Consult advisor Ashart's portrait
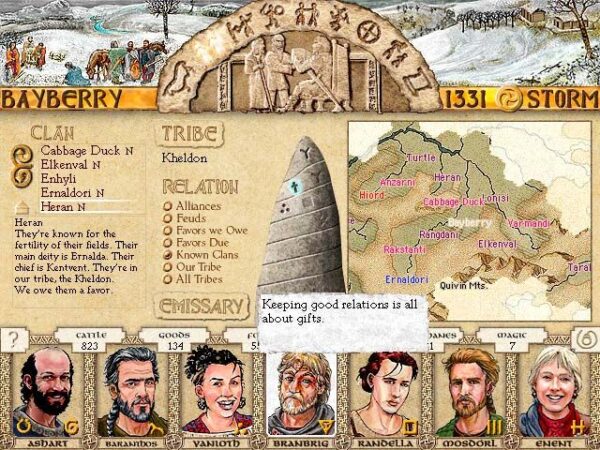This screenshot has width=600, height=450. (46, 392)
